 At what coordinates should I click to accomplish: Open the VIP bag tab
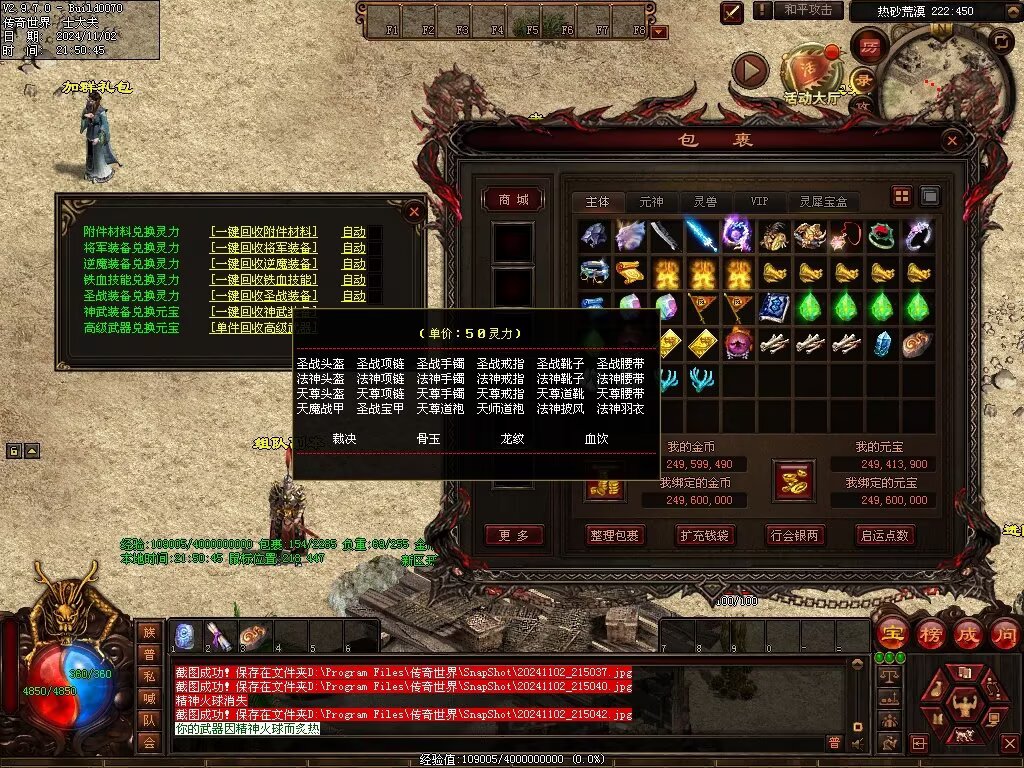[760, 202]
